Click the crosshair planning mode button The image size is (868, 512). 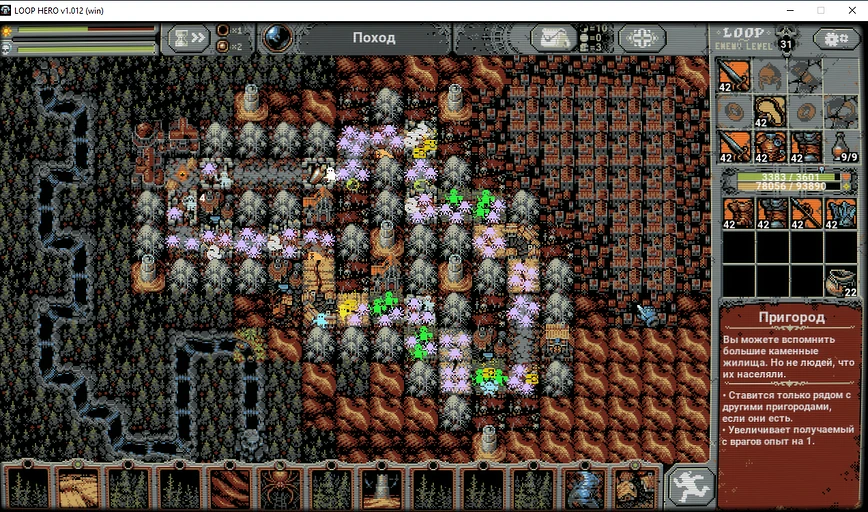coord(641,38)
